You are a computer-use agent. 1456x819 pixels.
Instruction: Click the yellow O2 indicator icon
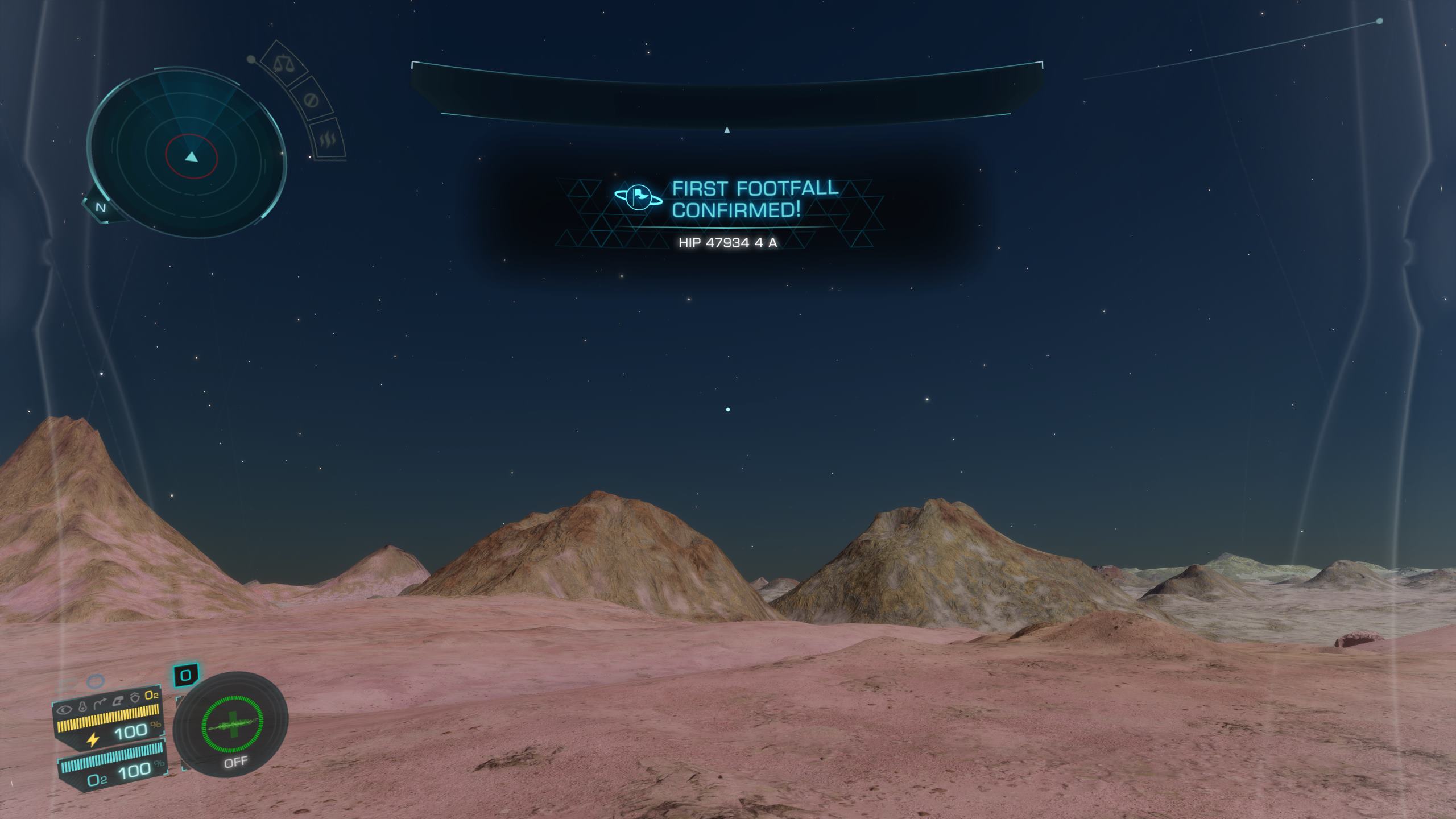[151, 696]
